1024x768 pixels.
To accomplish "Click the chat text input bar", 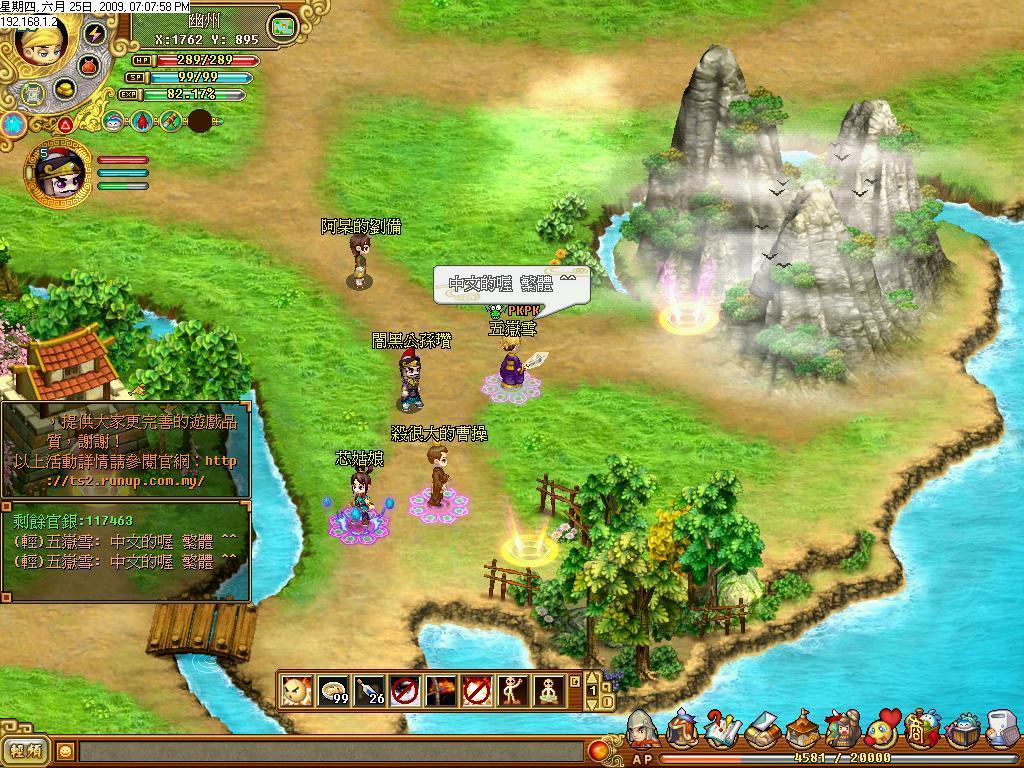I will (x=330, y=751).
